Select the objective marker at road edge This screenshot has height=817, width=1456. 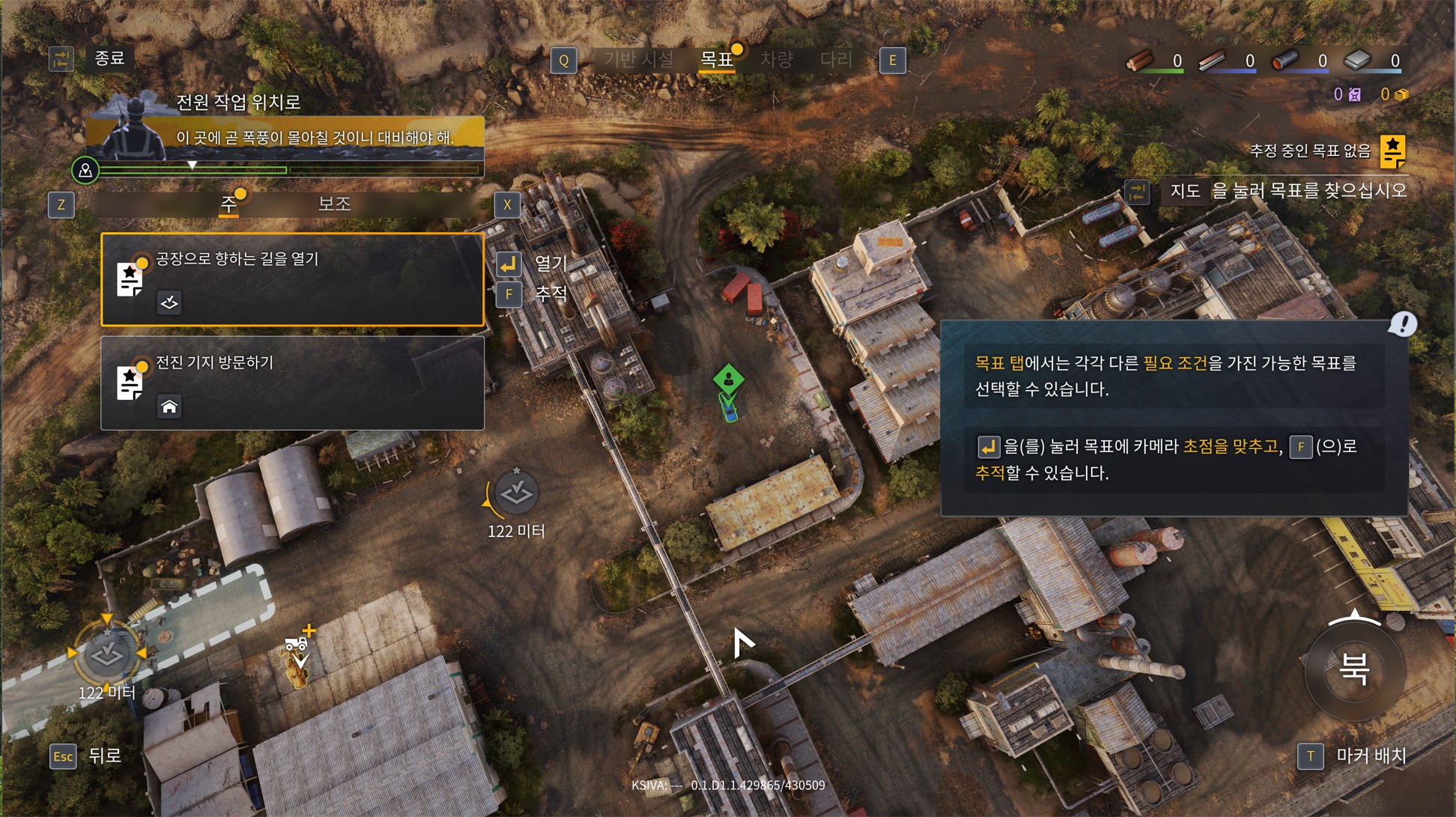106,654
